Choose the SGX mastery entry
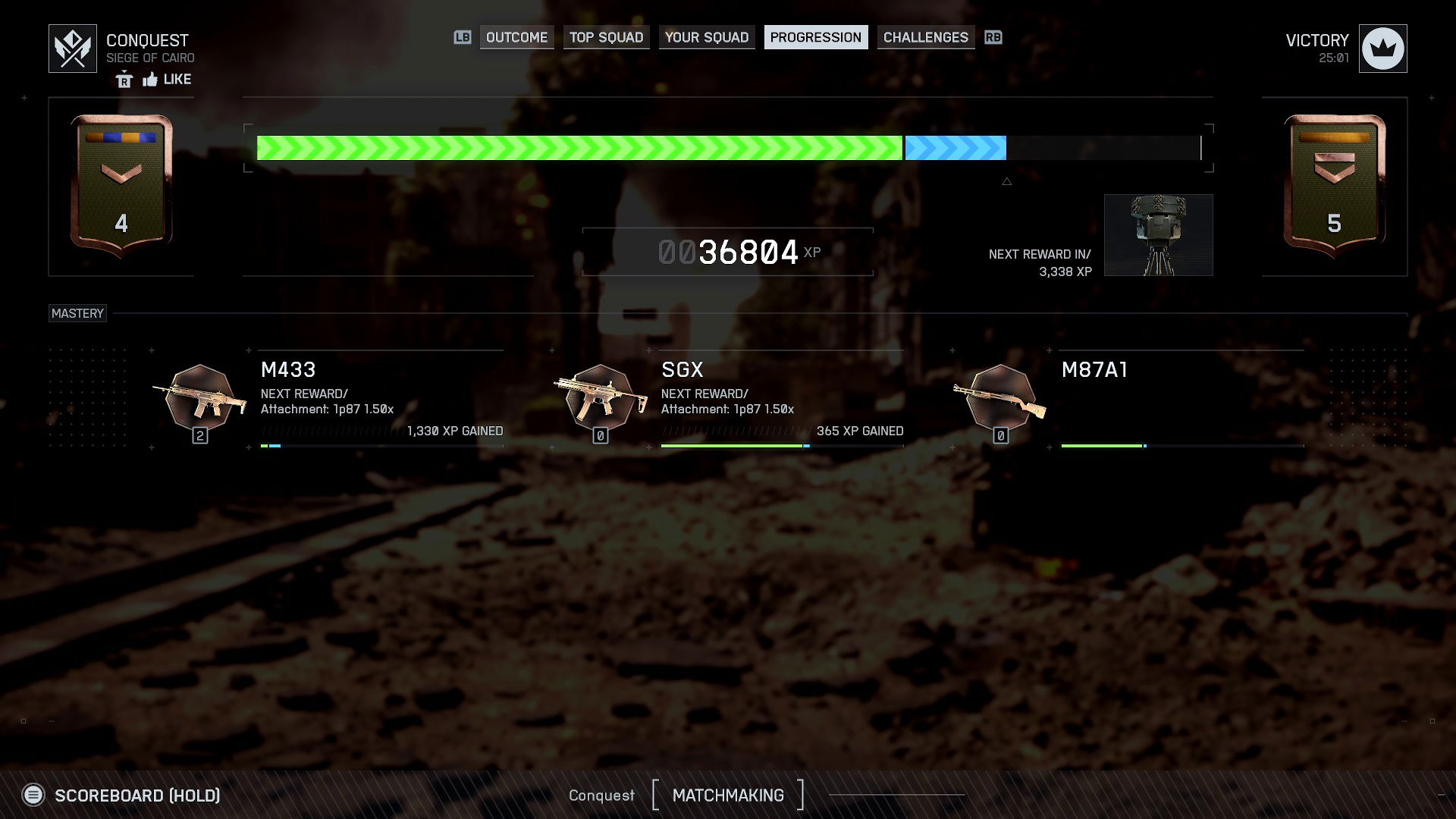The width and height of the screenshot is (1456, 819). [x=601, y=400]
